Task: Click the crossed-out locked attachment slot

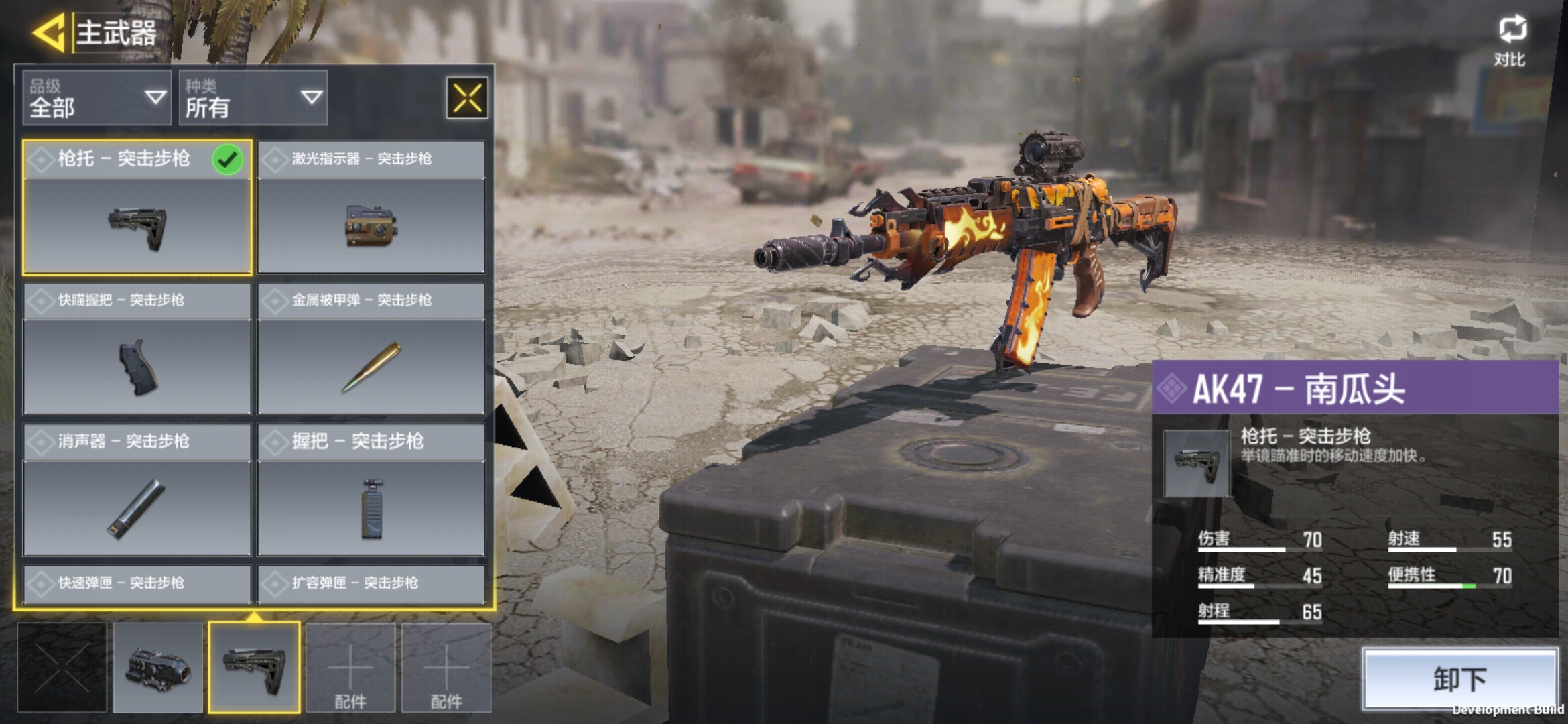Action: 62,668
